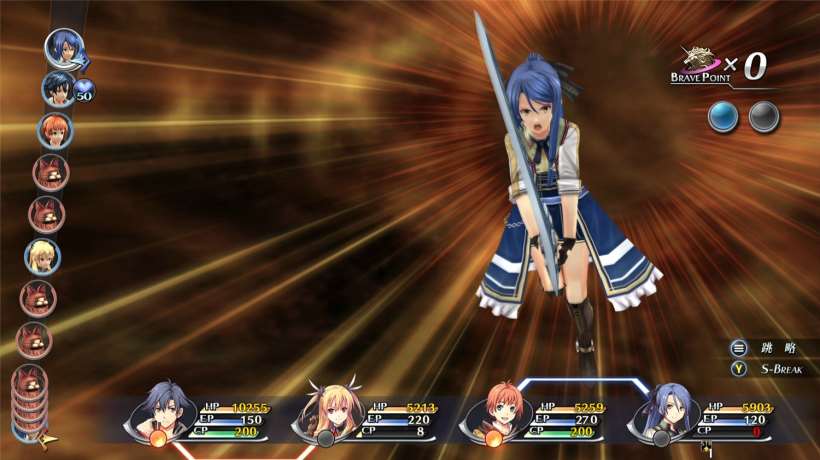Viewport: 820px width, 460px height.
Task: Pick Alisa's blonde portrait in the turn order
Action: click(43, 257)
